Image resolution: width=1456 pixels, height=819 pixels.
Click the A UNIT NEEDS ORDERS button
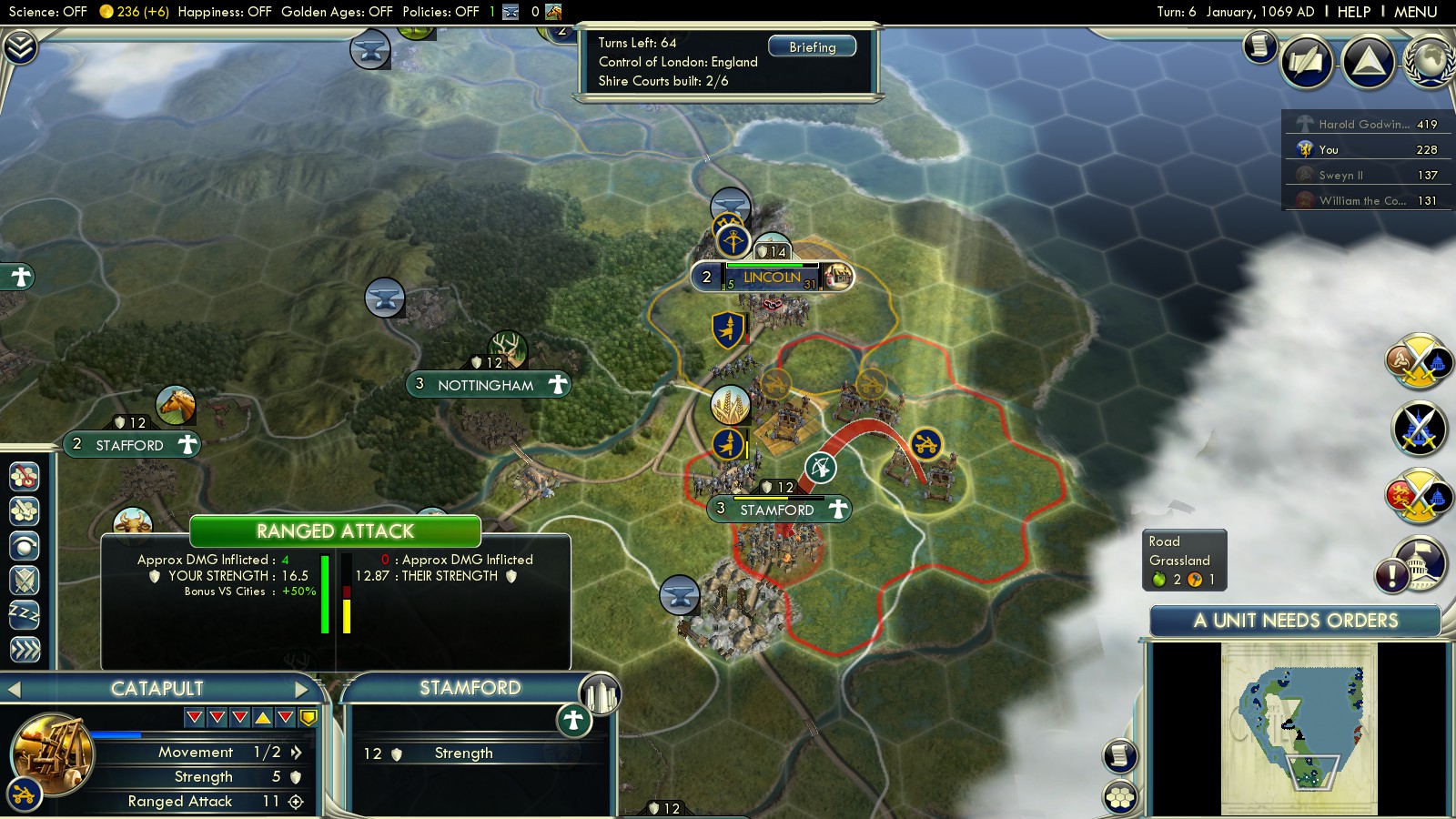1295,621
